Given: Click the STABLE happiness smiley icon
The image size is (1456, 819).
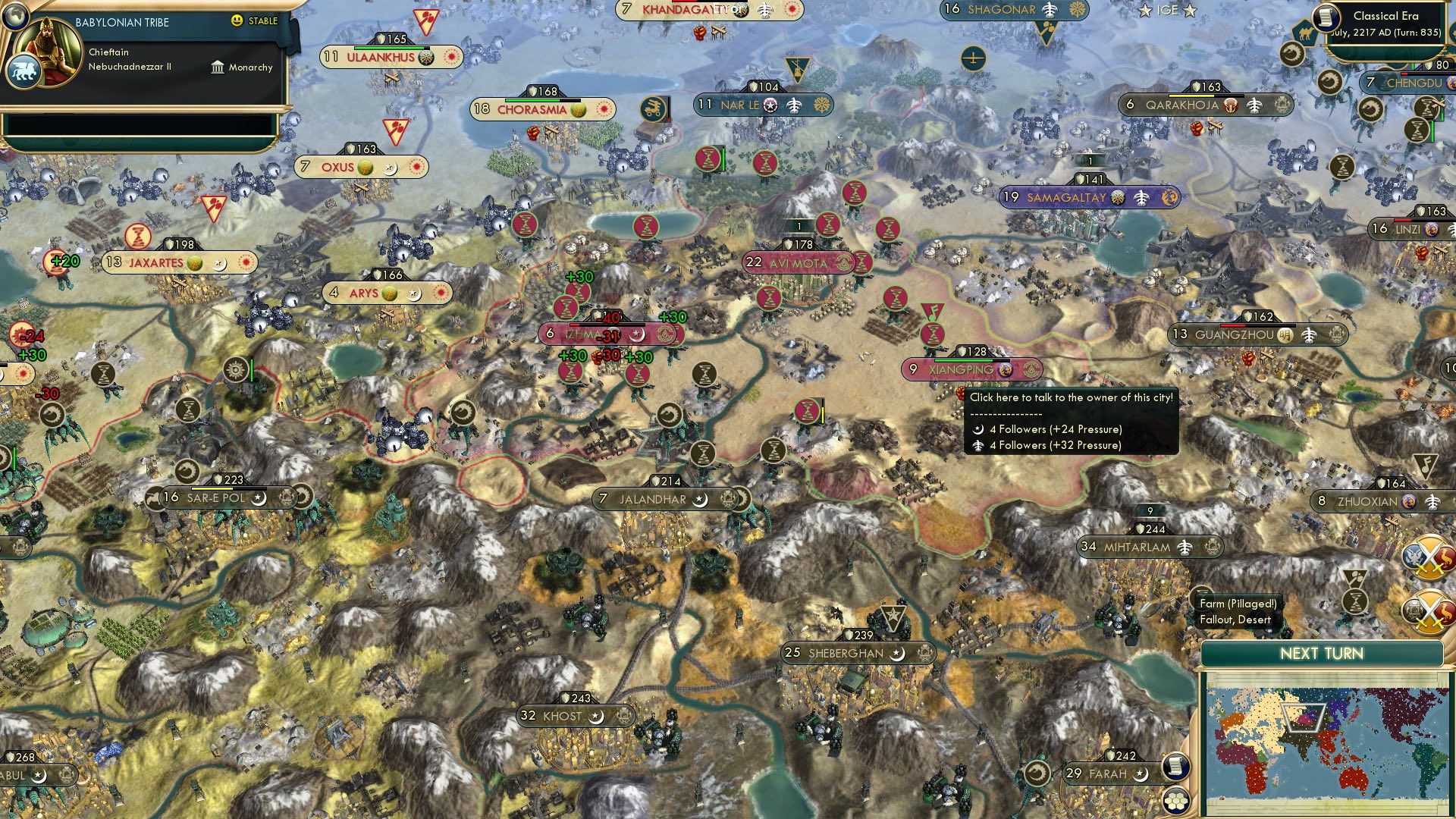Looking at the screenshot, I should click(x=237, y=21).
